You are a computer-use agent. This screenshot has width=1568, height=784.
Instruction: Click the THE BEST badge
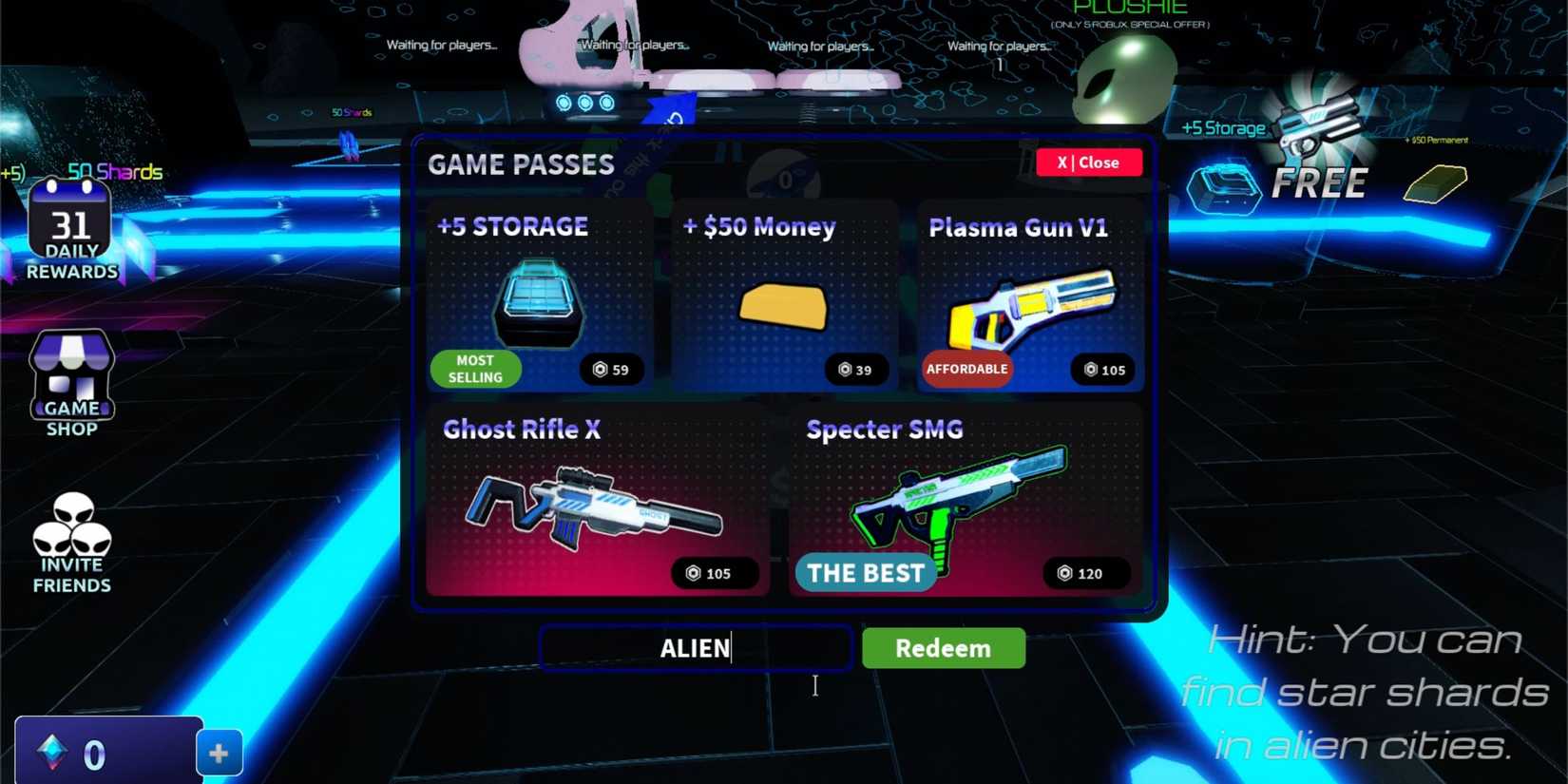[x=865, y=572]
